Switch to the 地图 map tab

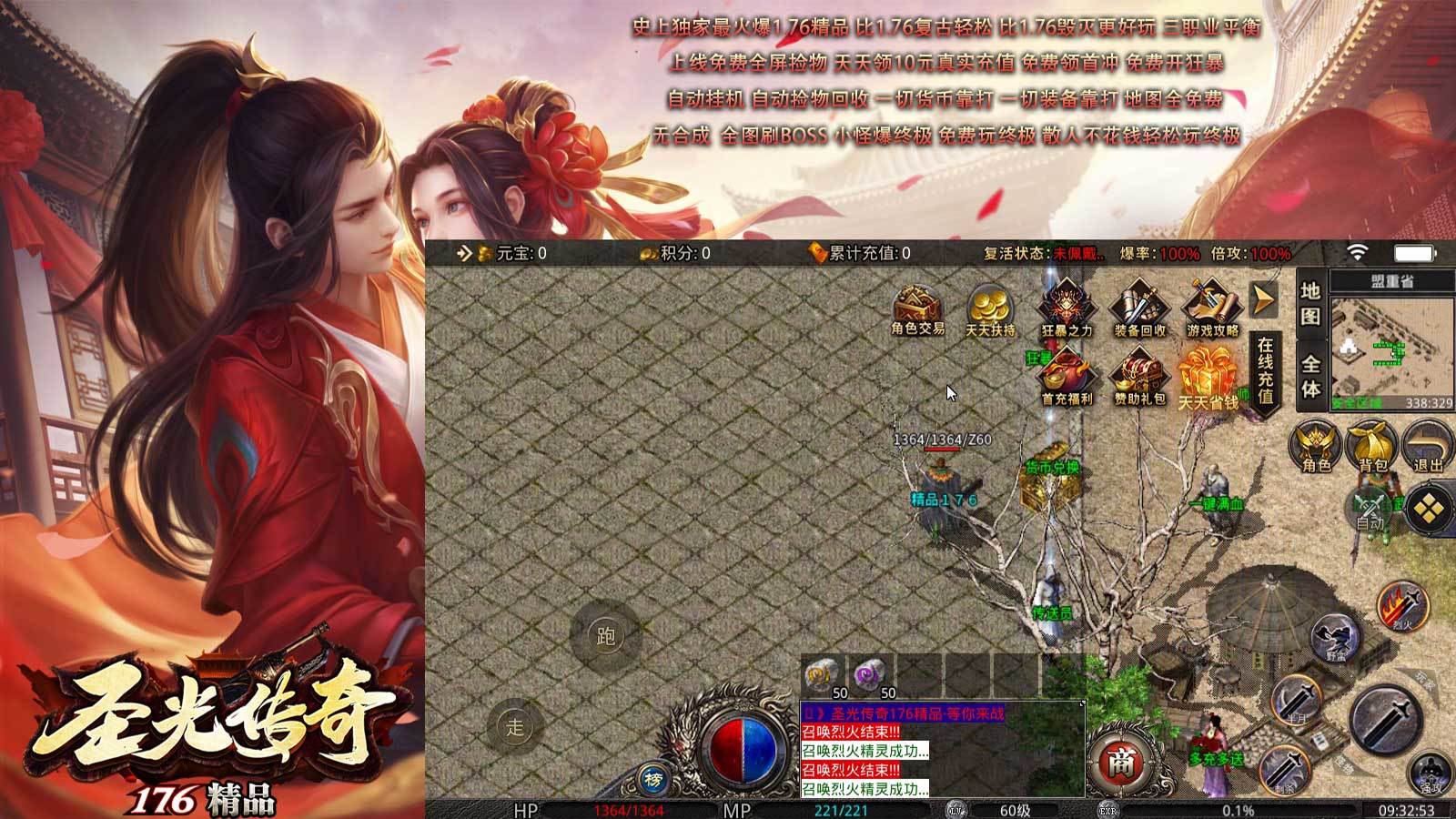coord(1310,303)
